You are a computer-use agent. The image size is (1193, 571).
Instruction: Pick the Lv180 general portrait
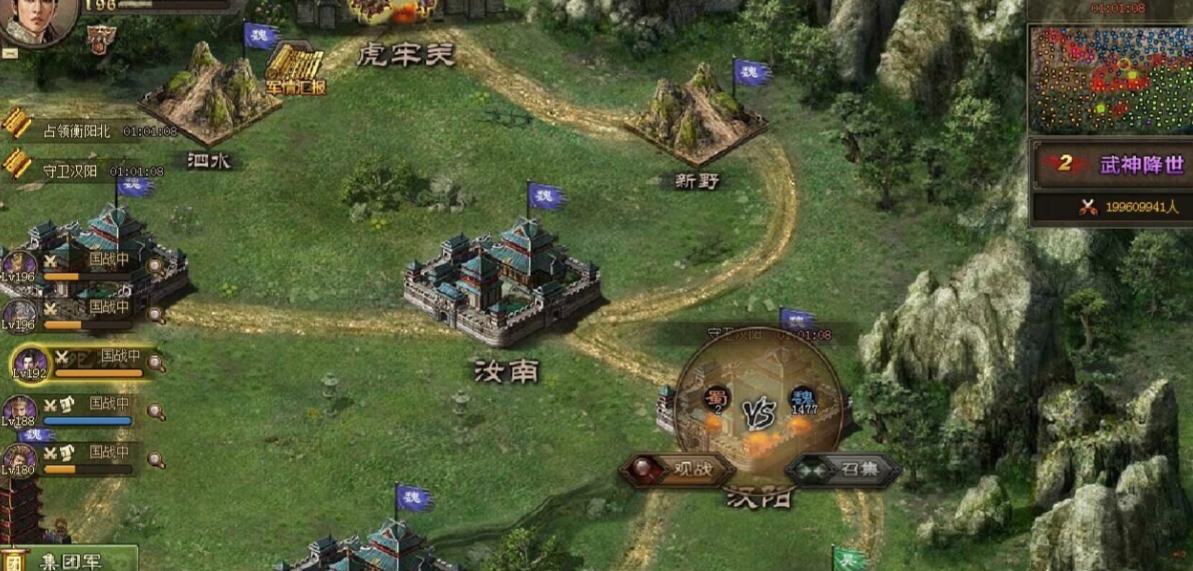coord(19,460)
